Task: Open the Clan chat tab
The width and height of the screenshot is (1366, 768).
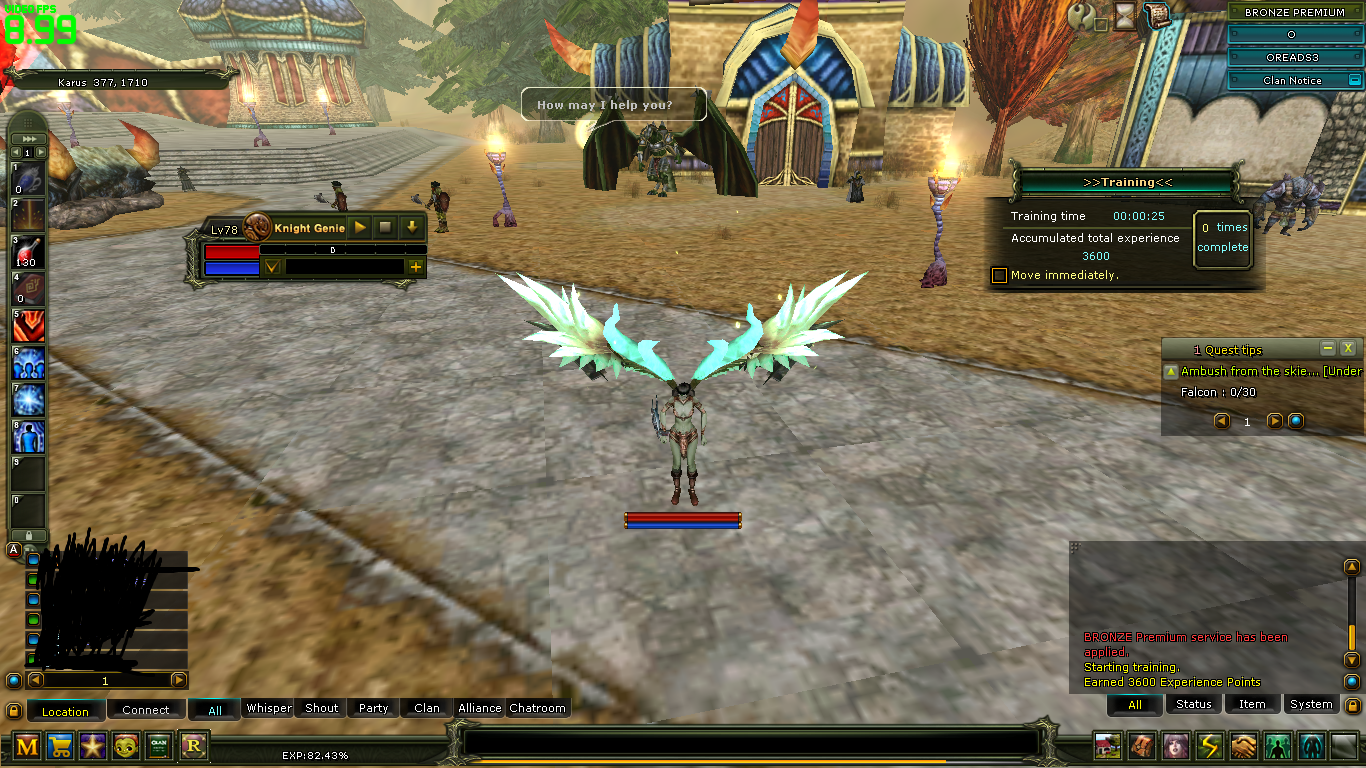Action: 427,708
